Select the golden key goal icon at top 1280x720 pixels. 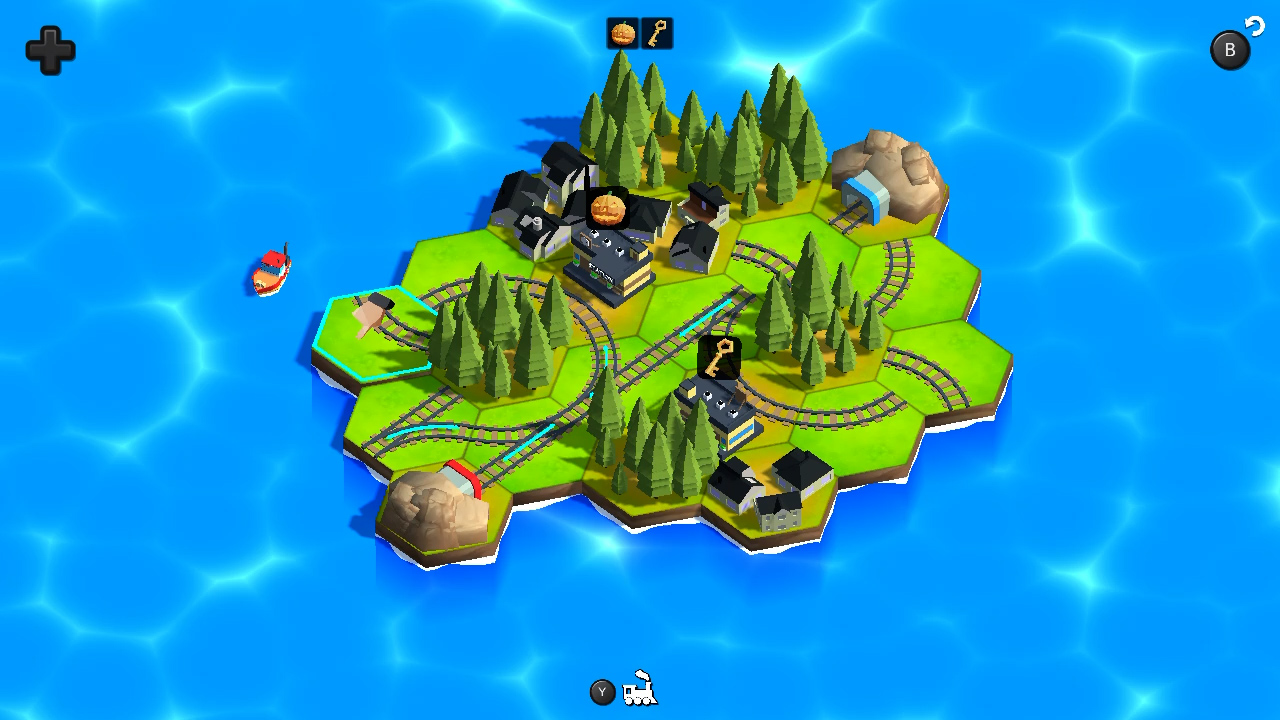pyautogui.click(x=657, y=32)
